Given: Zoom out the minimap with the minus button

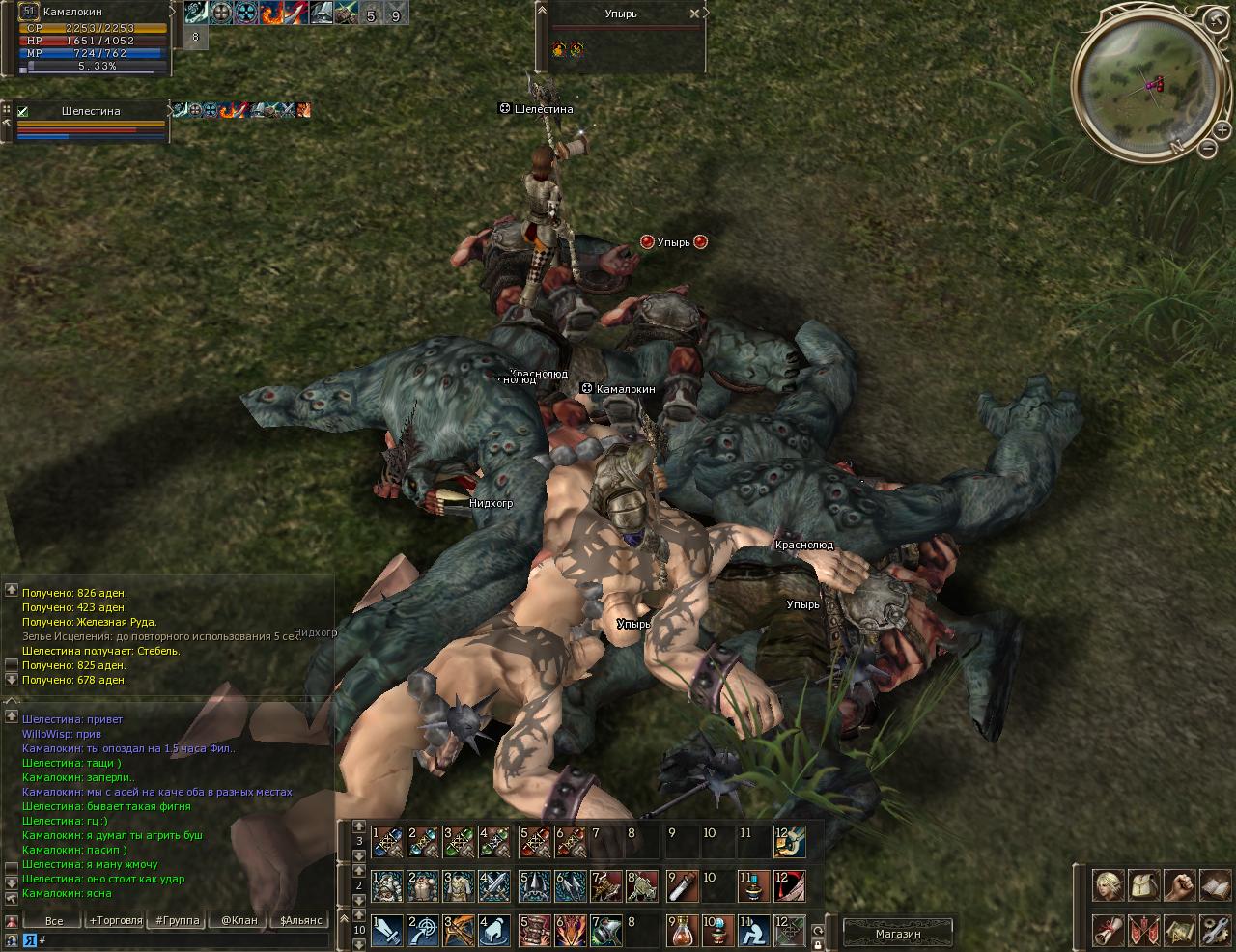Looking at the screenshot, I should point(1208,148).
